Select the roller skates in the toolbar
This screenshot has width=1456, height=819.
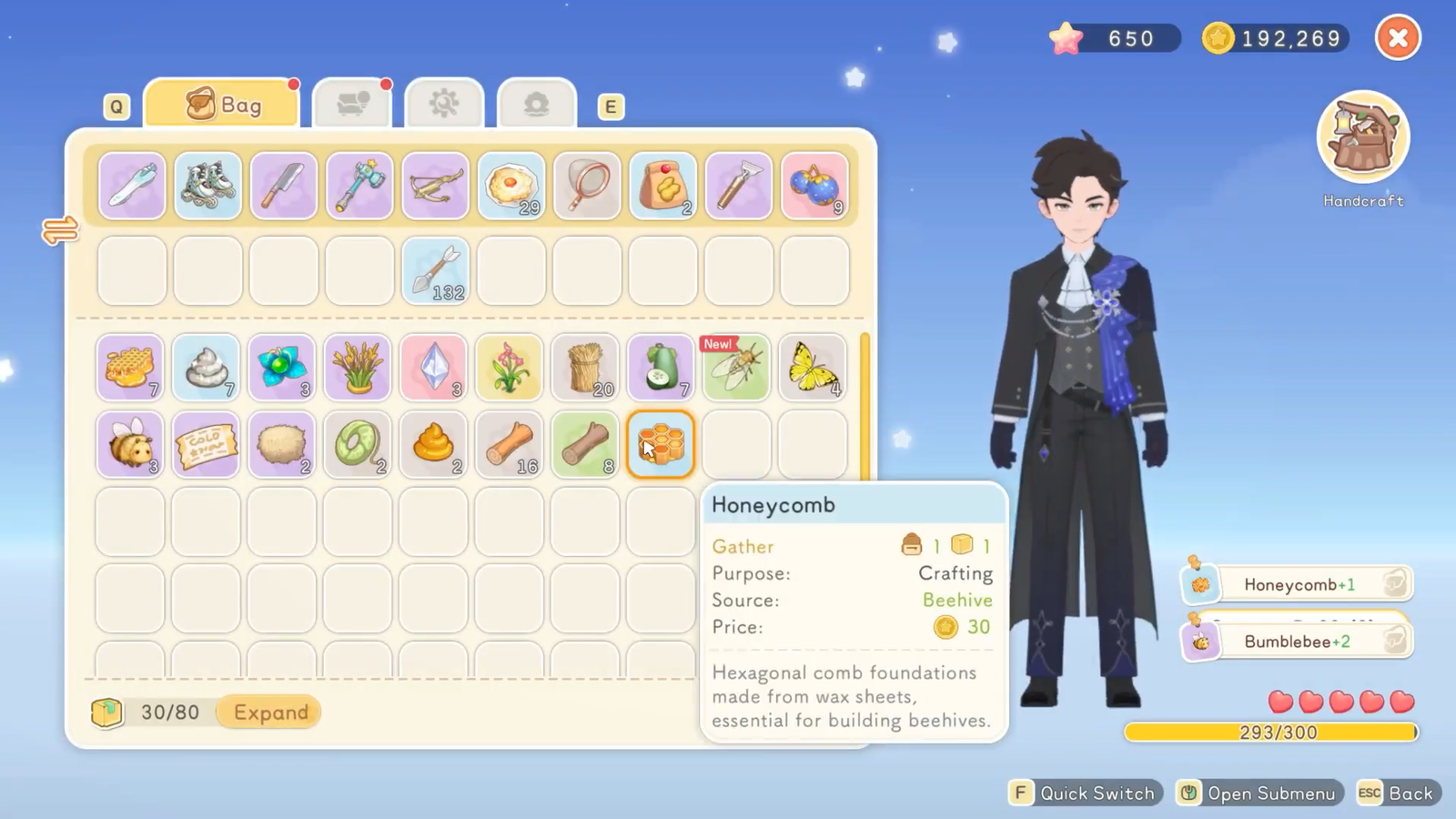pyautogui.click(x=207, y=186)
